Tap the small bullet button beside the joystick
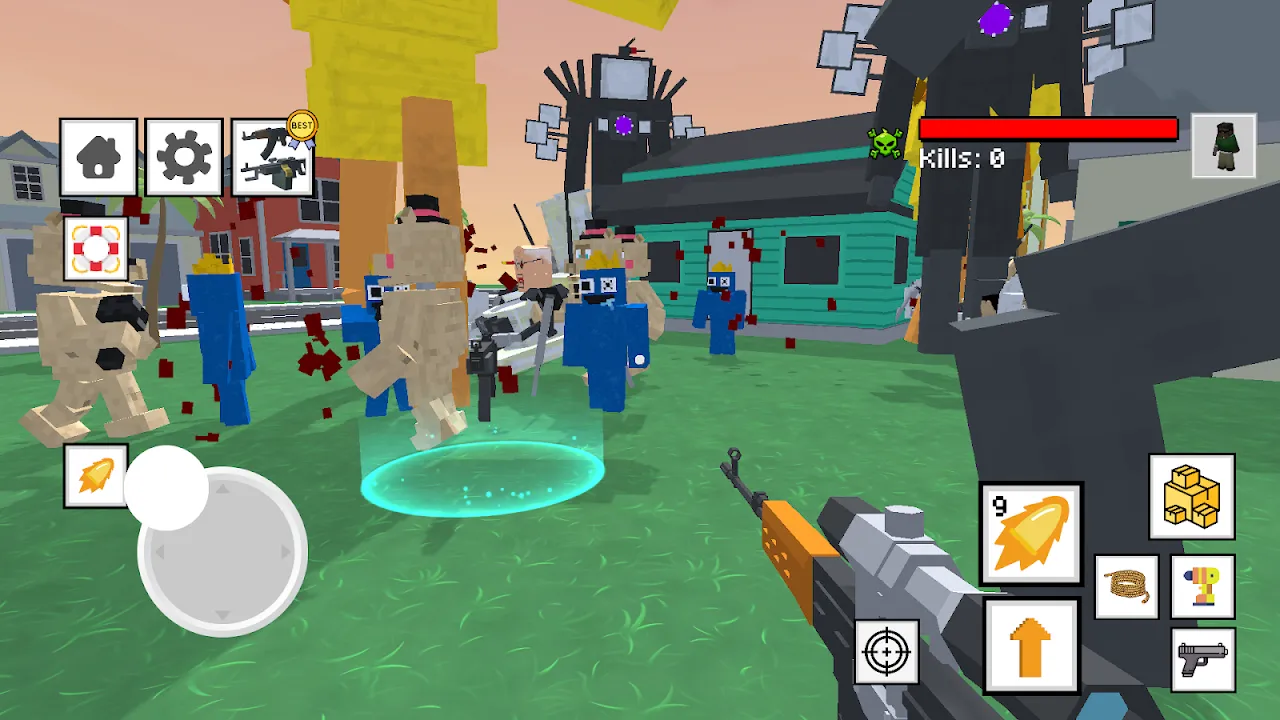1280x720 pixels. click(x=96, y=476)
